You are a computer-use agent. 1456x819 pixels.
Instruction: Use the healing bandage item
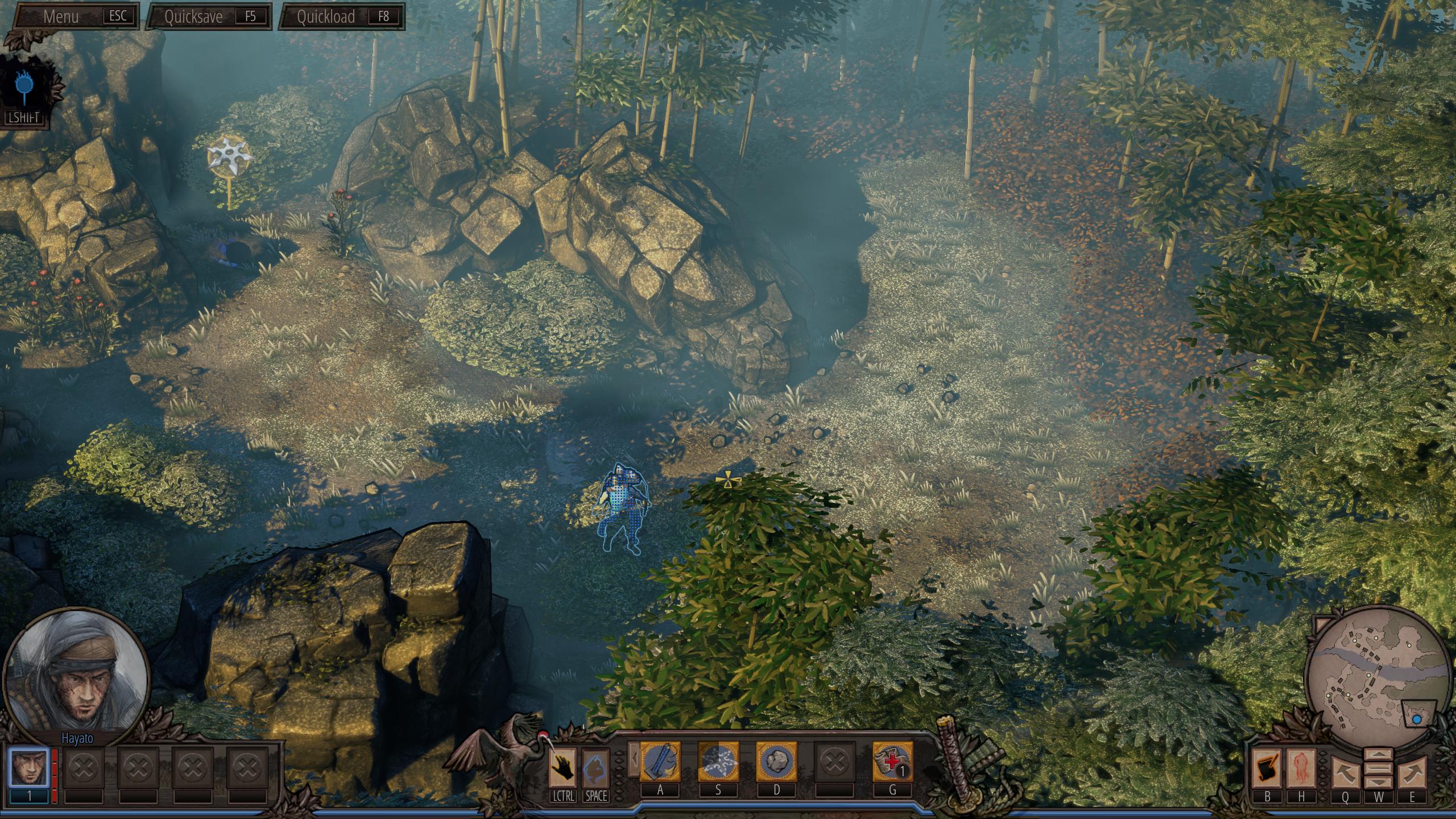(x=892, y=762)
